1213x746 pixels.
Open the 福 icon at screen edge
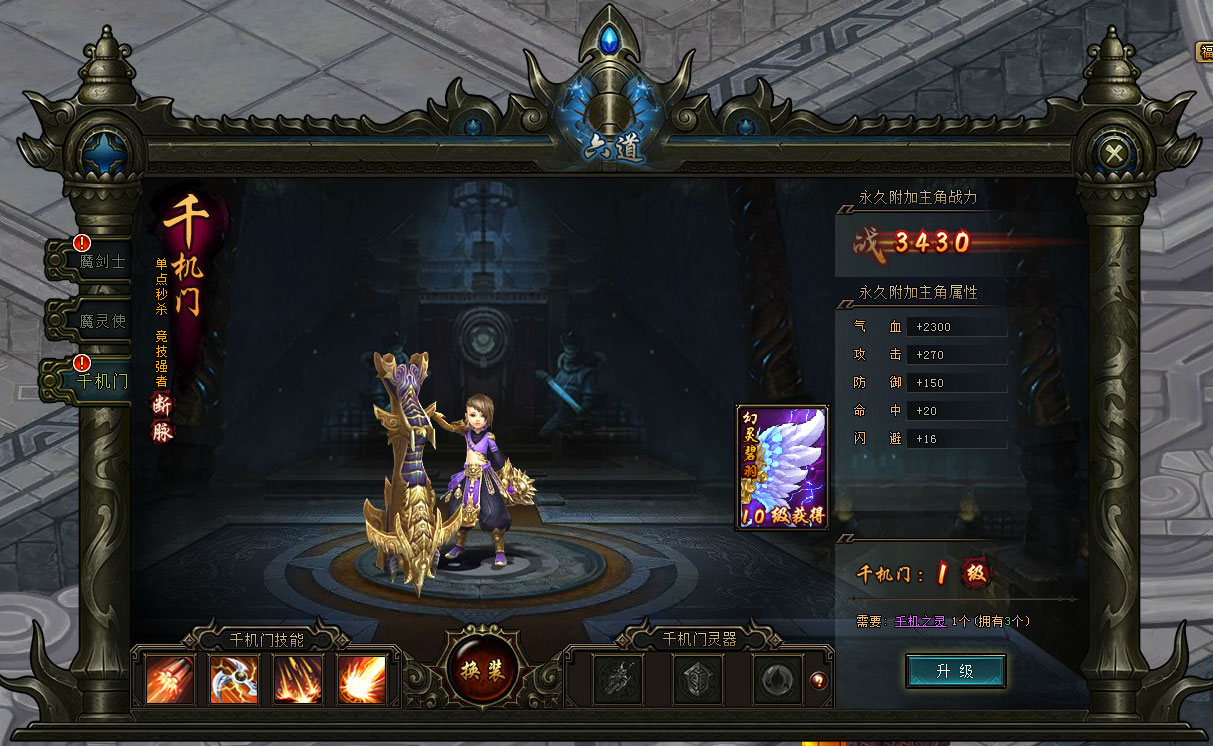1205,52
